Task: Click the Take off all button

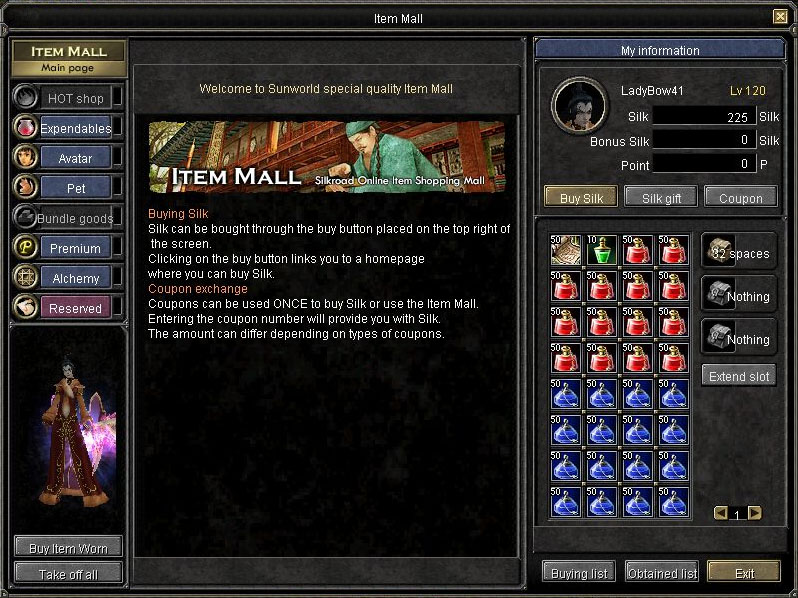Action: click(68, 574)
